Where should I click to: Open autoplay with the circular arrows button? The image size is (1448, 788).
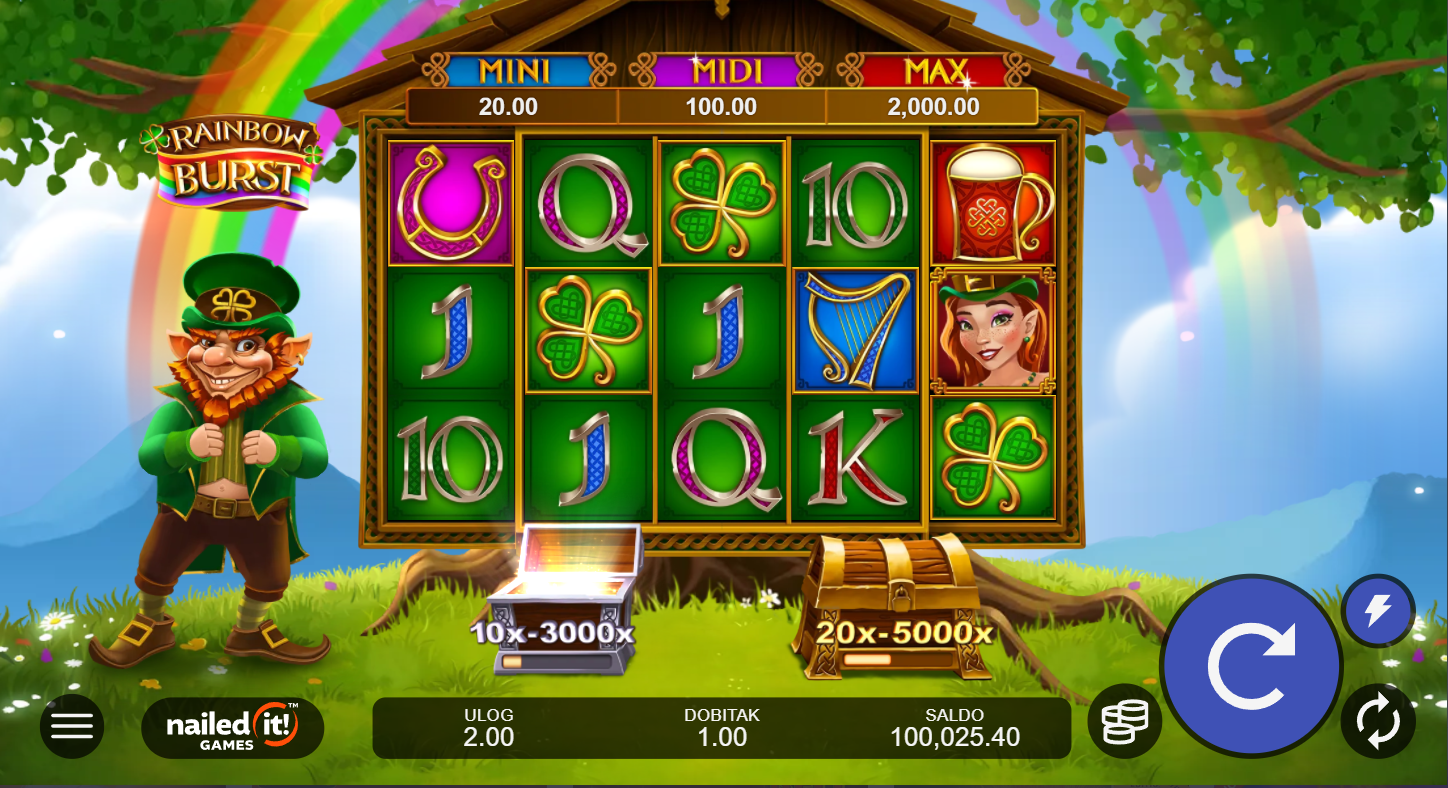[1378, 721]
